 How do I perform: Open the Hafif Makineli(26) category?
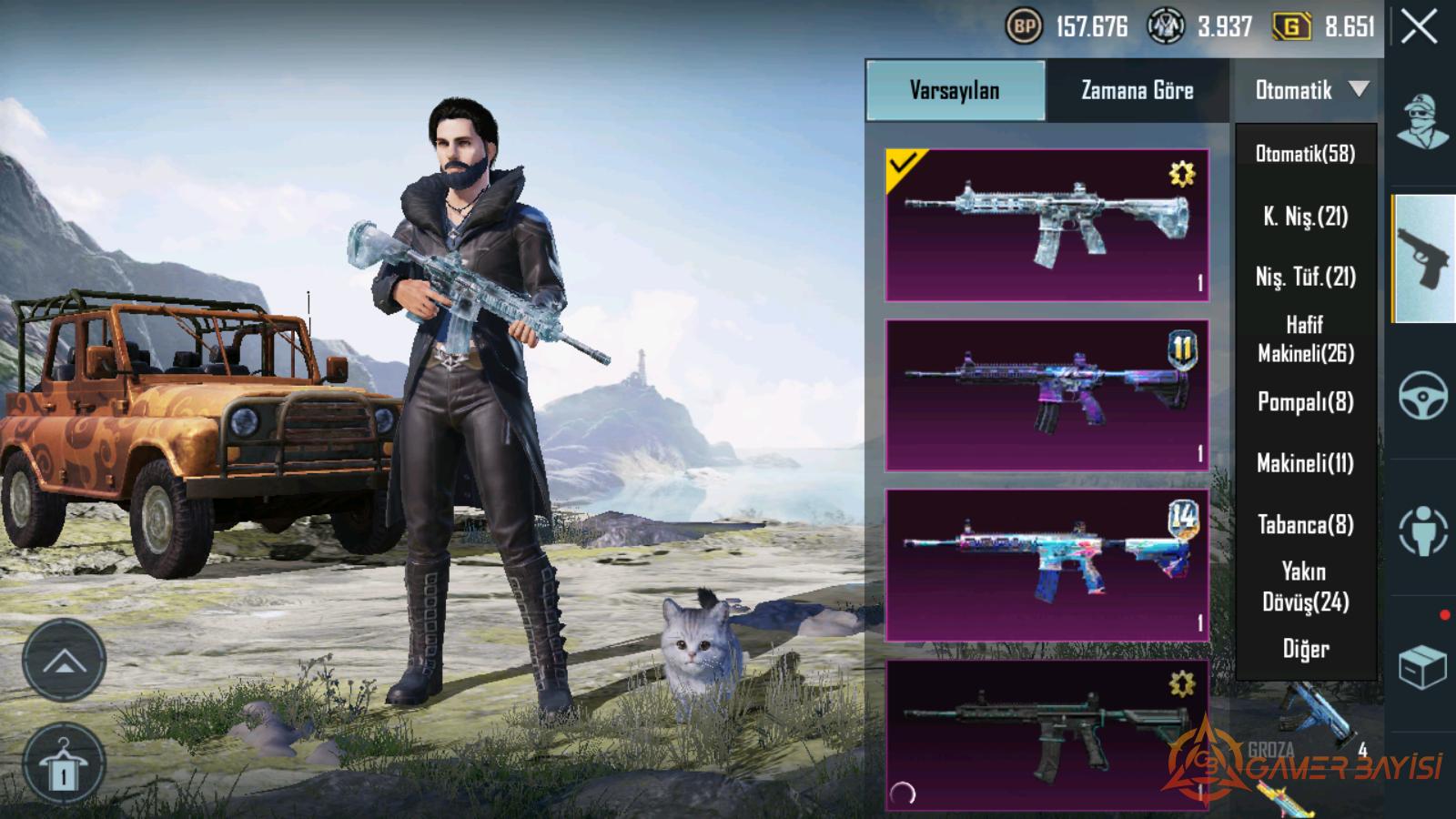[x=1305, y=339]
